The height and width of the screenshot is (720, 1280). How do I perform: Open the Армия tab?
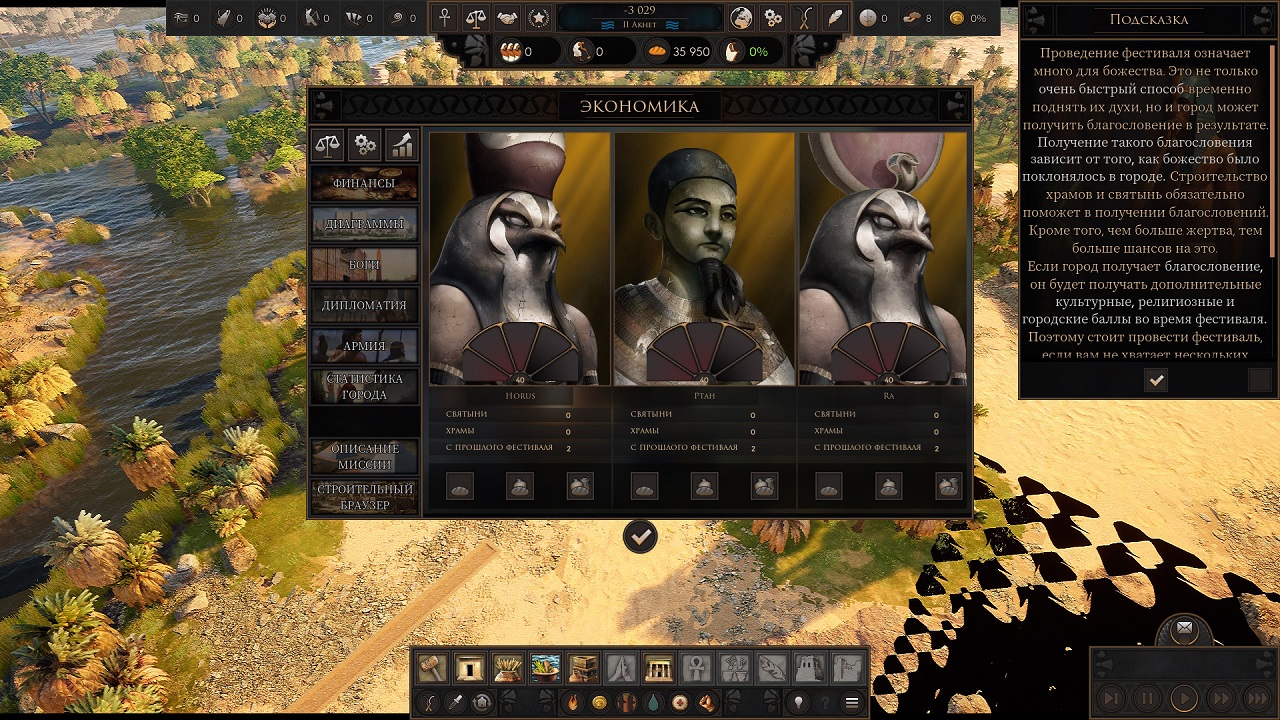point(365,344)
